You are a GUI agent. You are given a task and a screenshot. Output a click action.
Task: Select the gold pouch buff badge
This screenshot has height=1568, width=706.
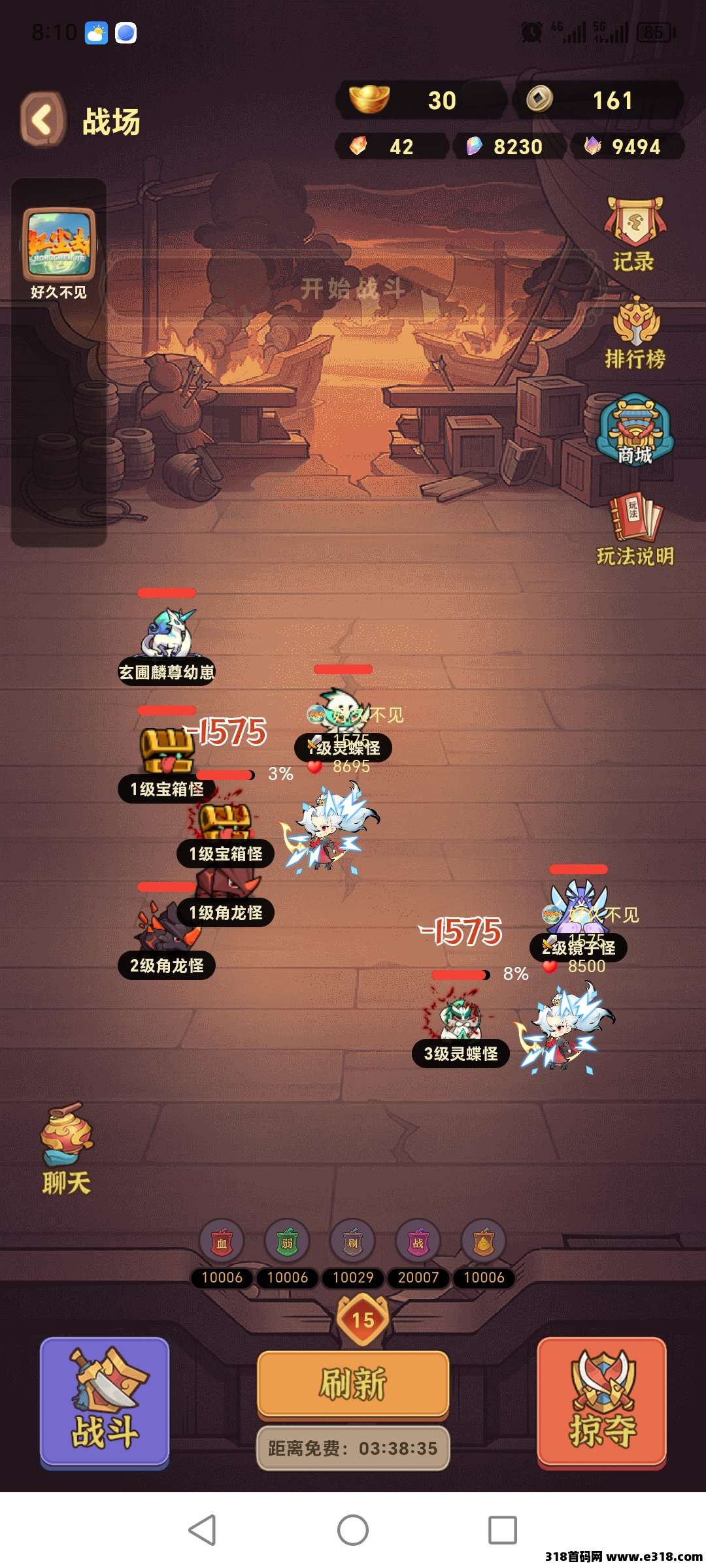[484, 1242]
